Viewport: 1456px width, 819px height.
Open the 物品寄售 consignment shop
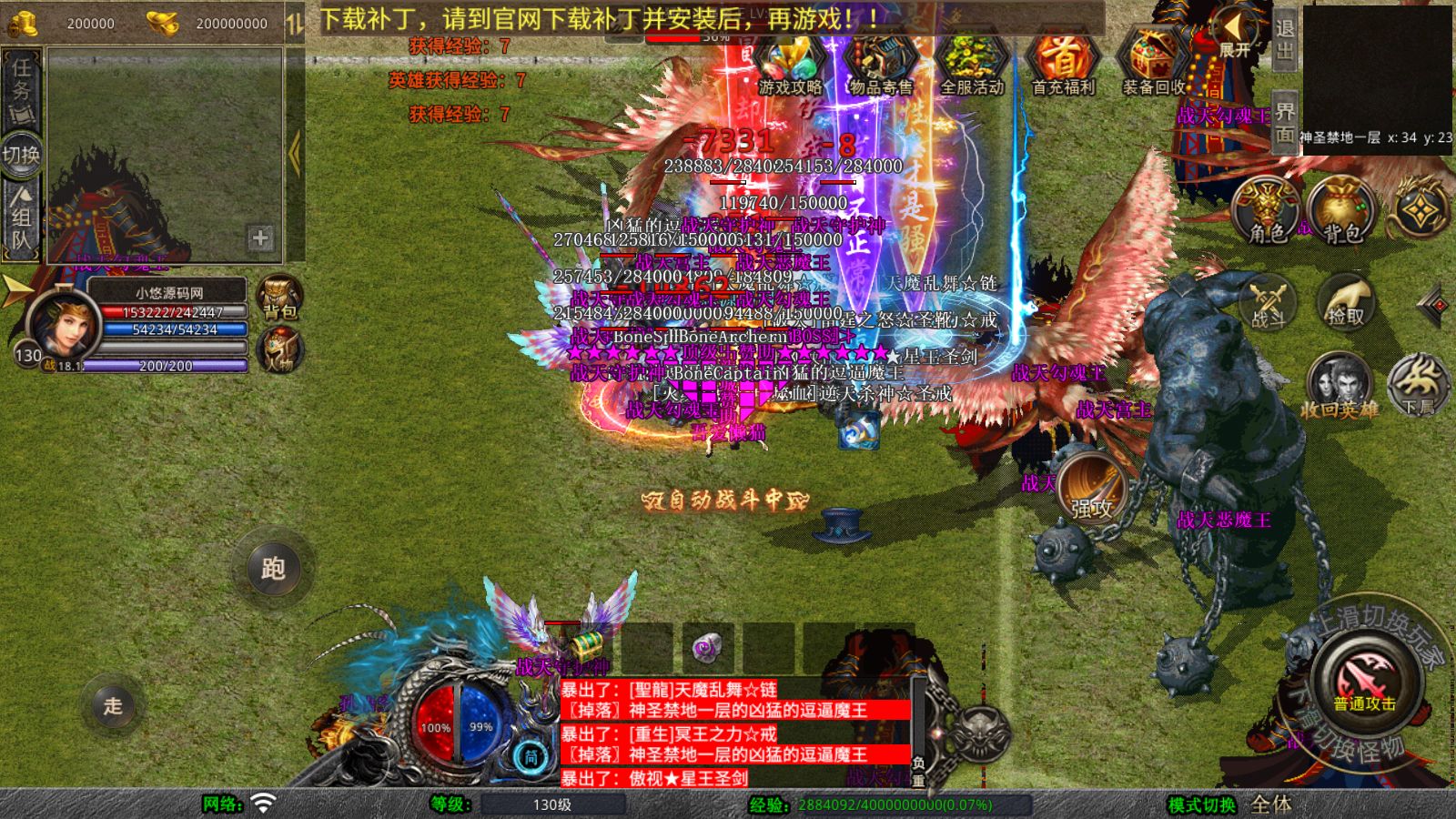880,66
